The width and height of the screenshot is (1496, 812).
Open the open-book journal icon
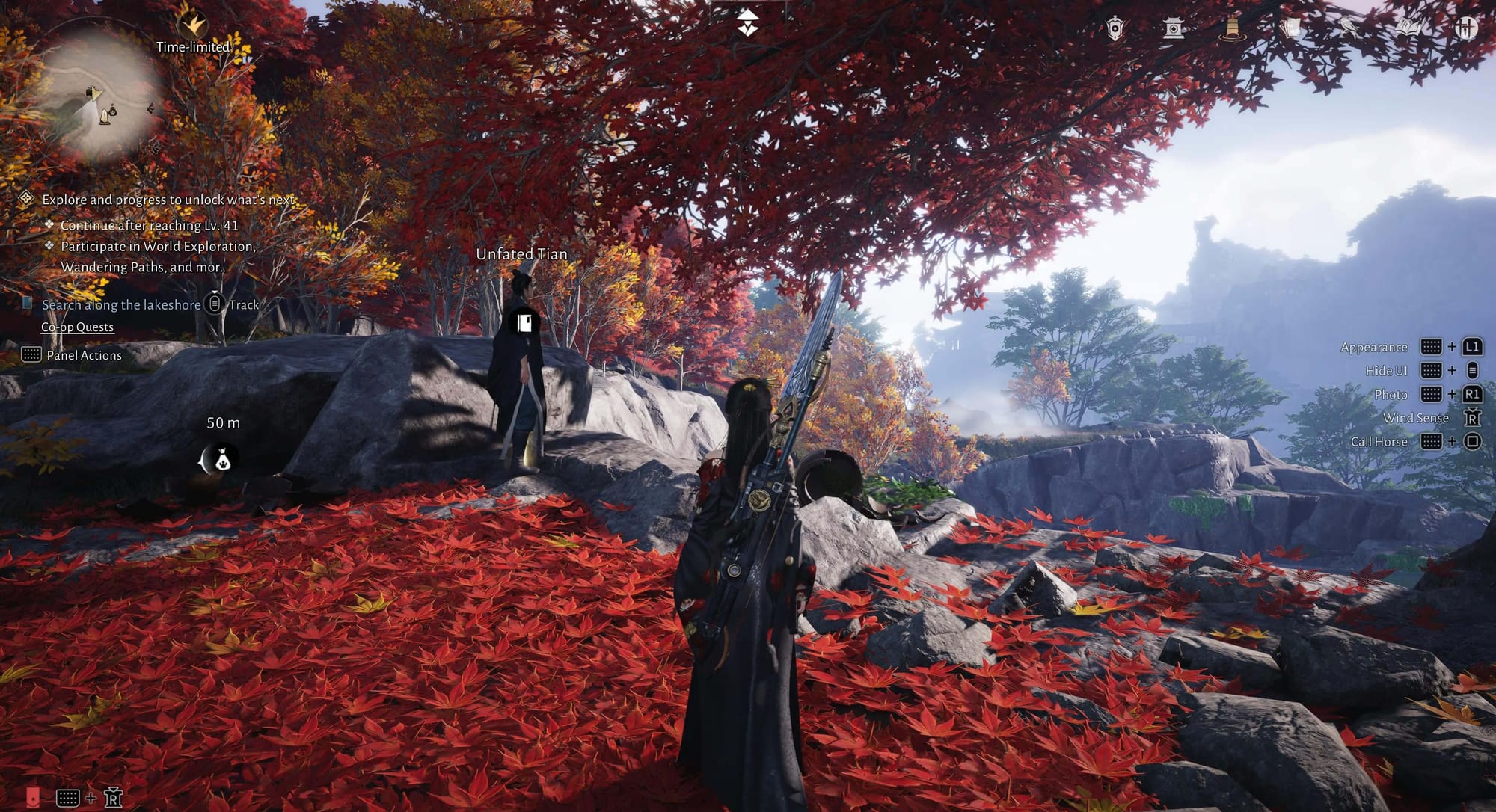click(1408, 28)
